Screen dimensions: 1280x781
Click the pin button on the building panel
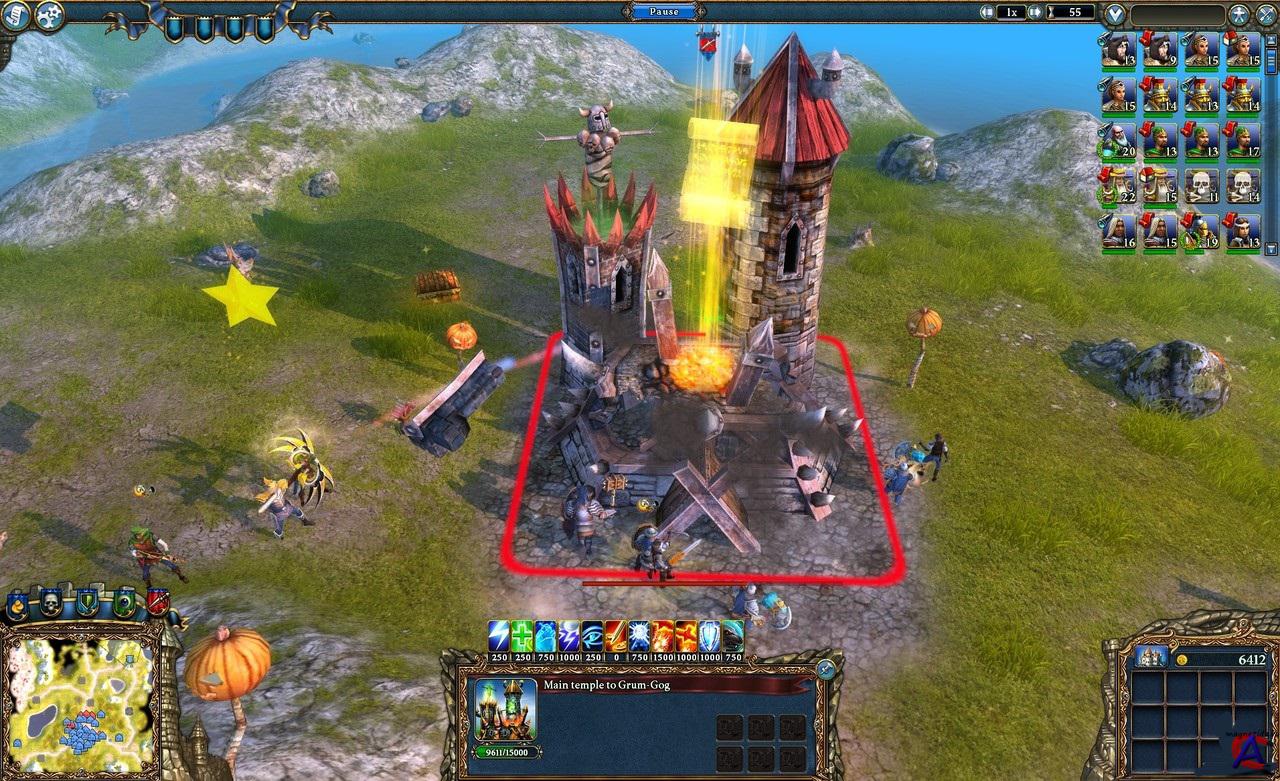826,669
